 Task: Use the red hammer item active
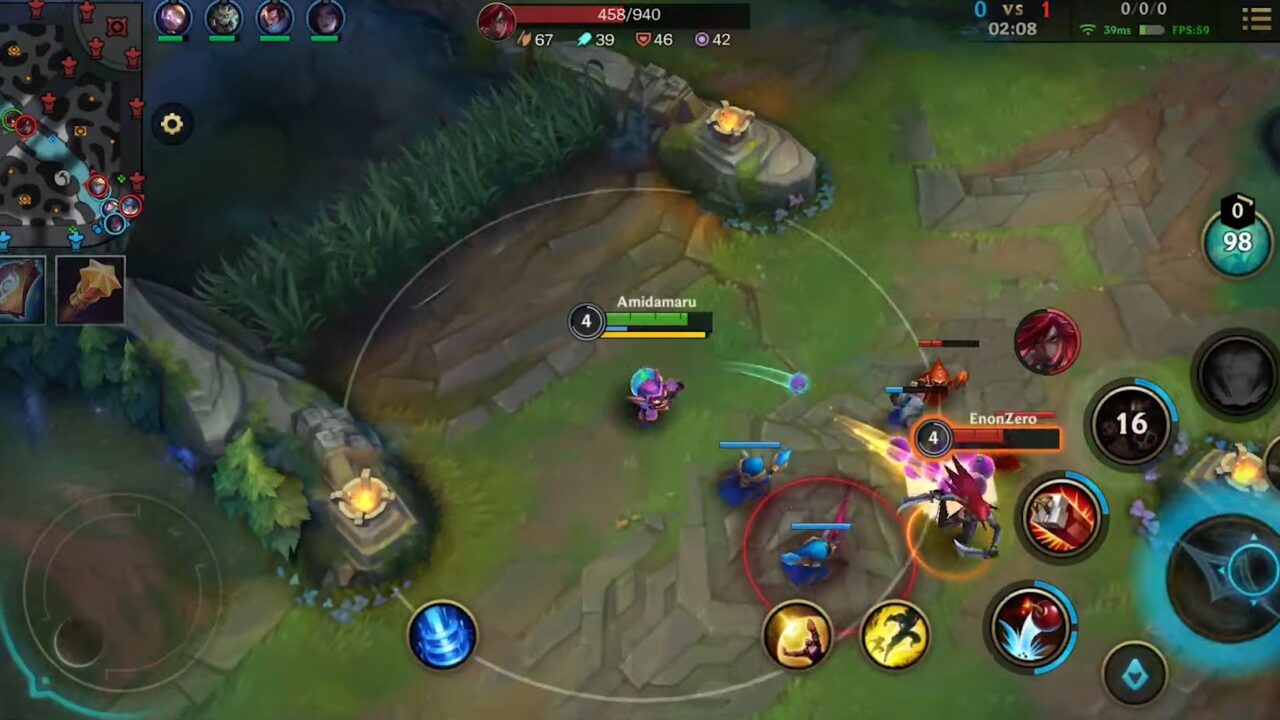pos(1062,515)
